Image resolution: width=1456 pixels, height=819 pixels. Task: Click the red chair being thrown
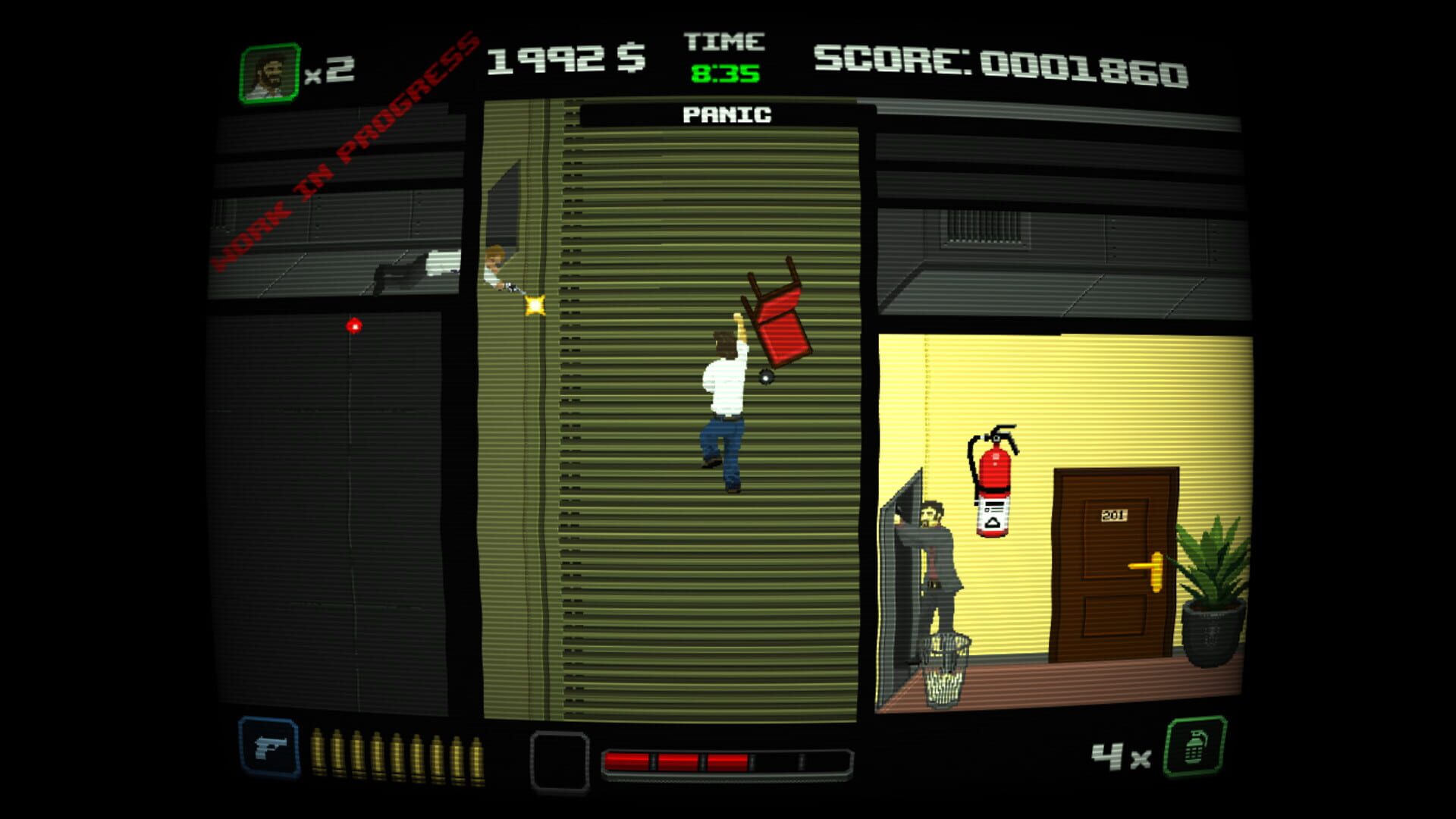(777, 318)
